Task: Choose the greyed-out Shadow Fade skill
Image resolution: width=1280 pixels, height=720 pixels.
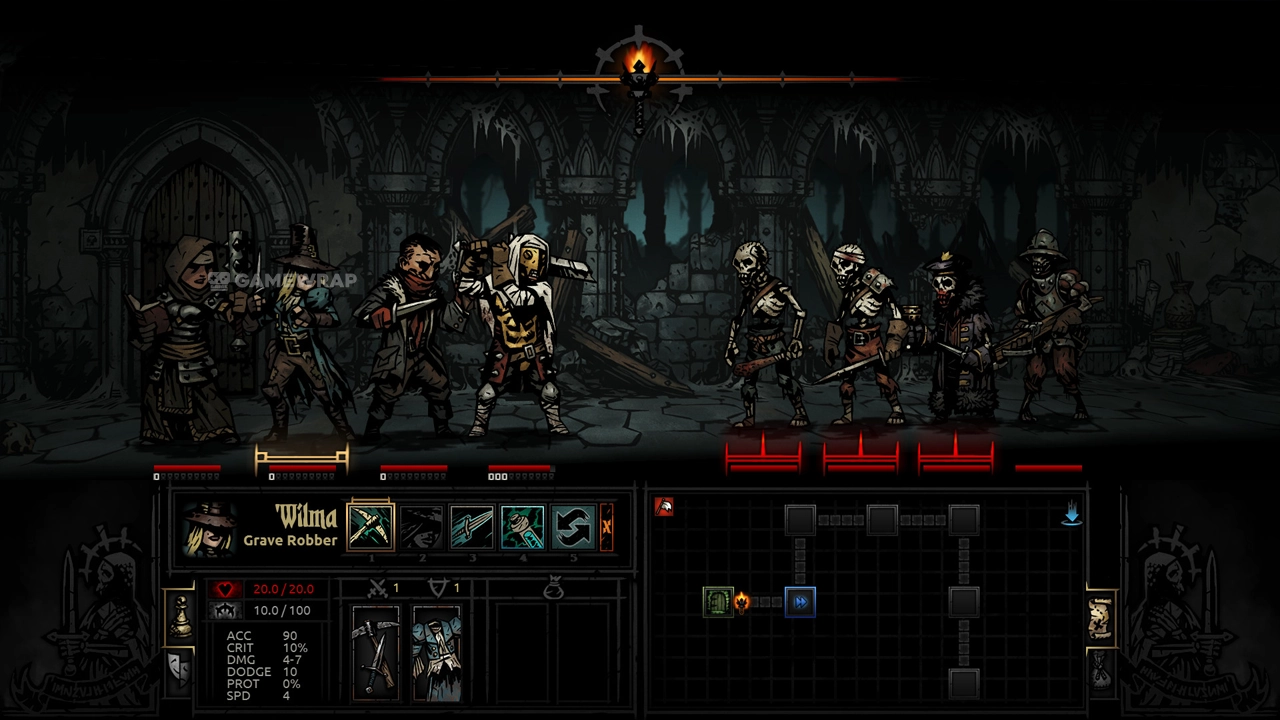Action: pos(421,527)
